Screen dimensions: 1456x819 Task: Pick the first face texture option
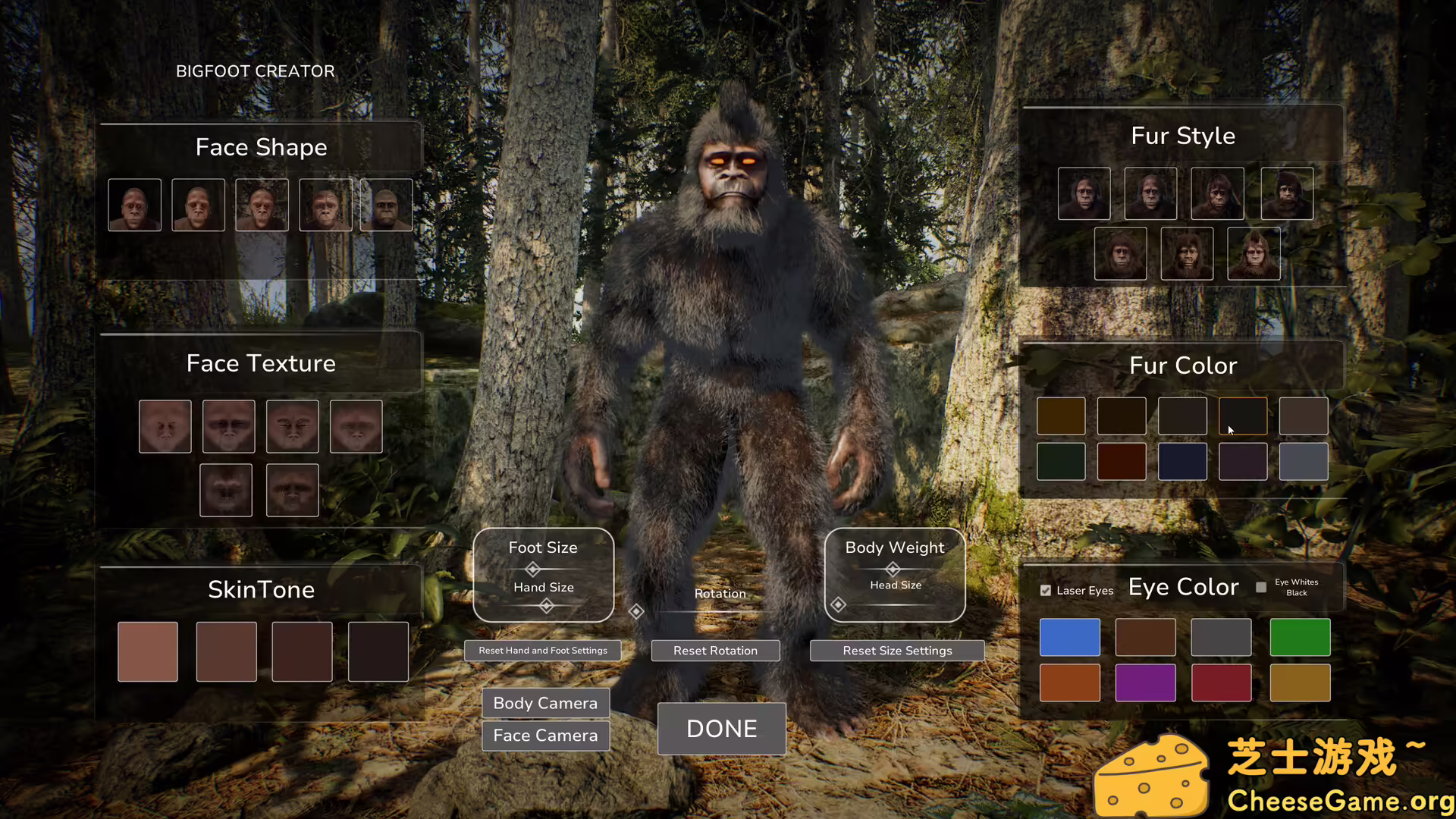tap(165, 426)
